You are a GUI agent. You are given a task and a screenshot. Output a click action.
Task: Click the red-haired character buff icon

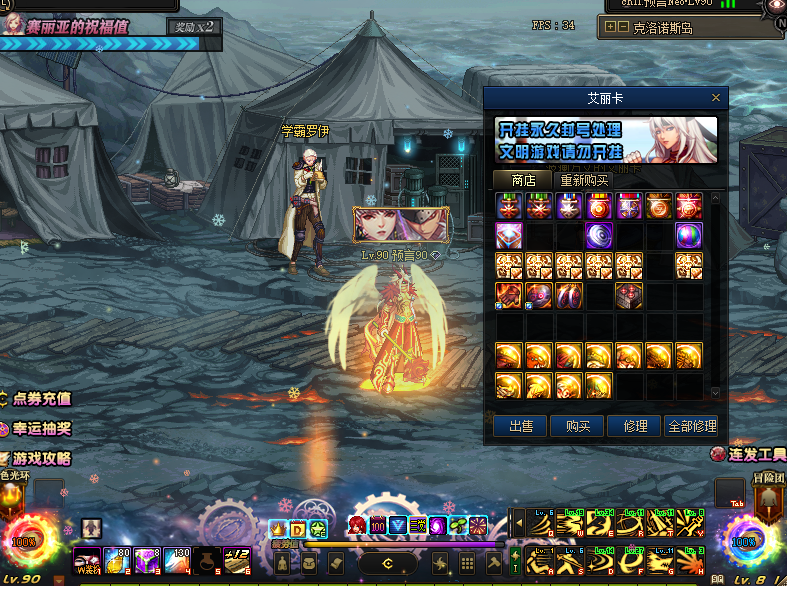click(x=357, y=525)
